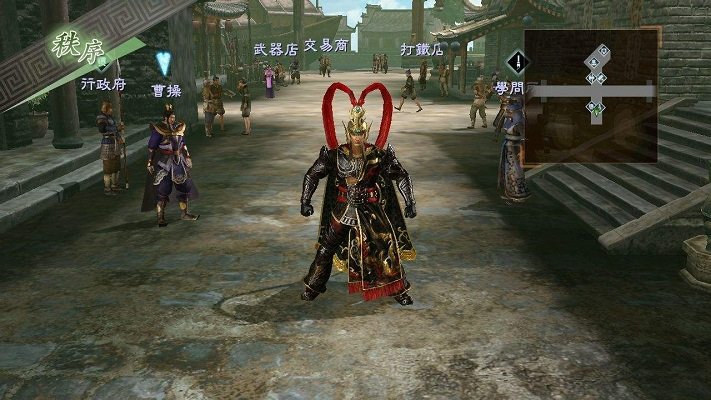
Task: Select the 行政府 location label
Action: 103,85
